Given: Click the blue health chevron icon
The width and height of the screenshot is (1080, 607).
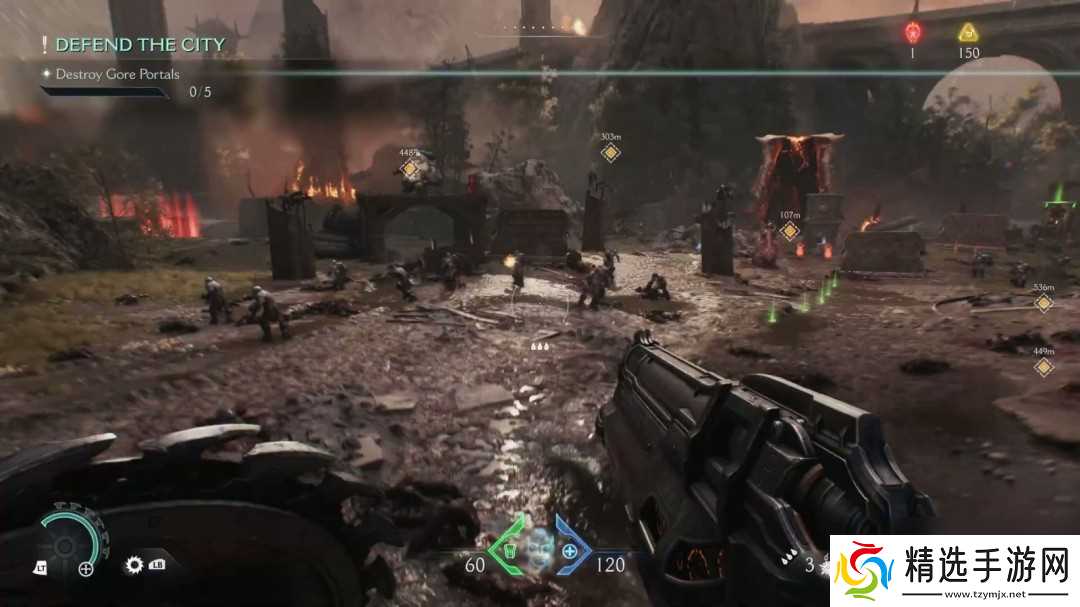Looking at the screenshot, I should 571,551.
